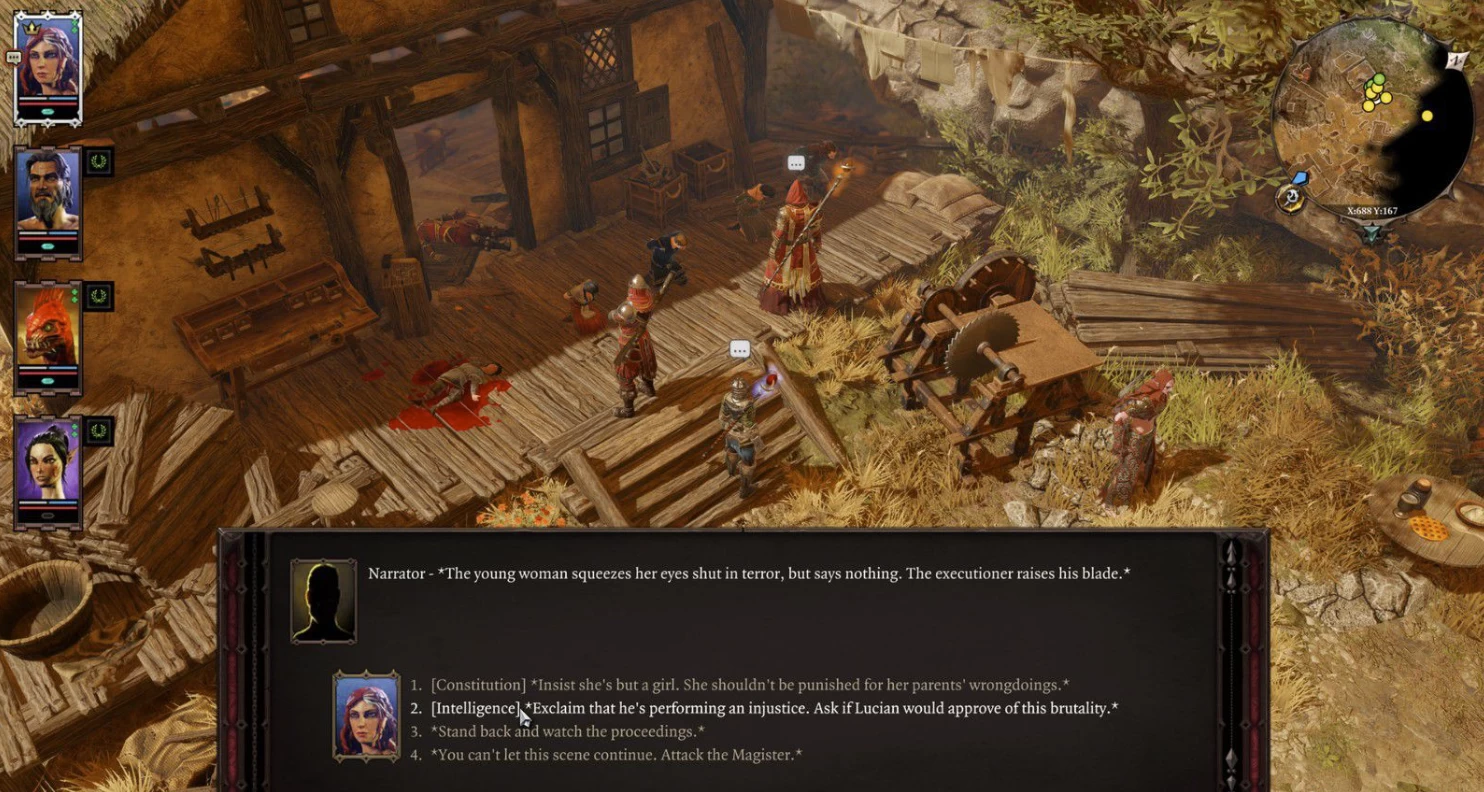Click the speech bubble beside the leader portrait
The image size is (1484, 792).
coord(13,58)
